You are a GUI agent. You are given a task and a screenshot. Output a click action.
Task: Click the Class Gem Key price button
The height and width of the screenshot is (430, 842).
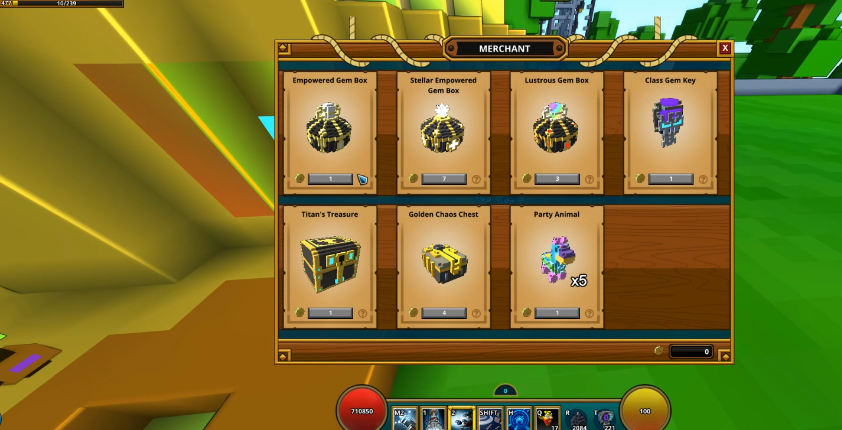click(x=670, y=179)
